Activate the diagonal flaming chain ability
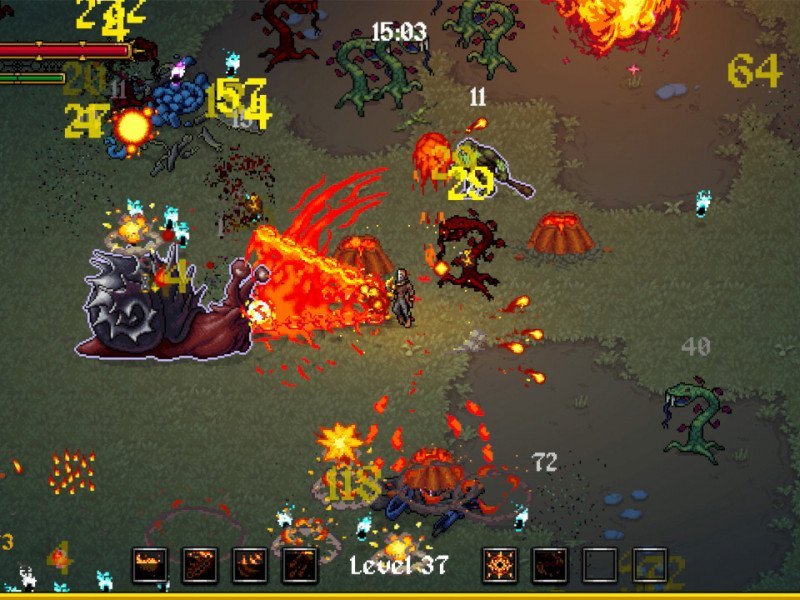This screenshot has height=600, width=800. [200, 565]
